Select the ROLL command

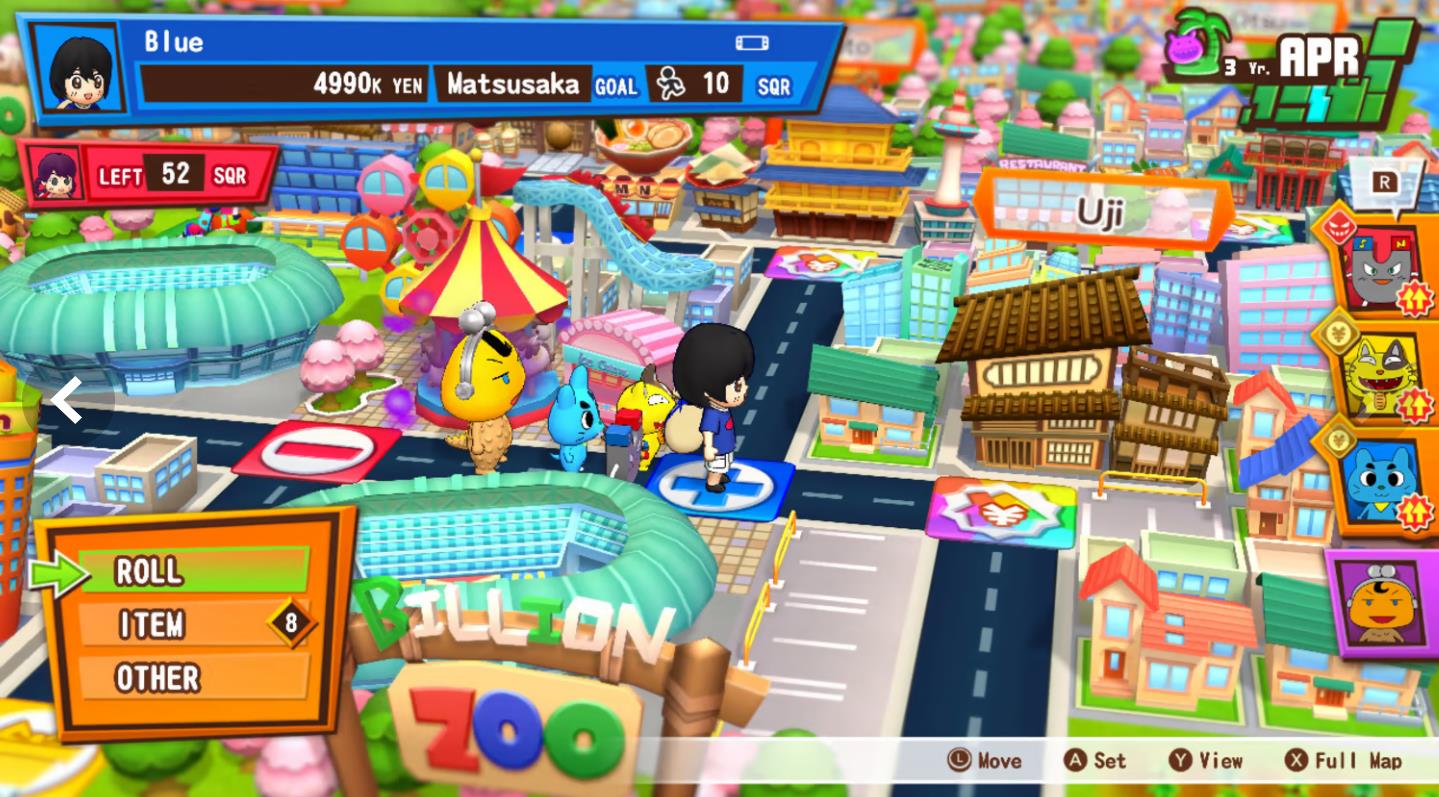pyautogui.click(x=193, y=571)
